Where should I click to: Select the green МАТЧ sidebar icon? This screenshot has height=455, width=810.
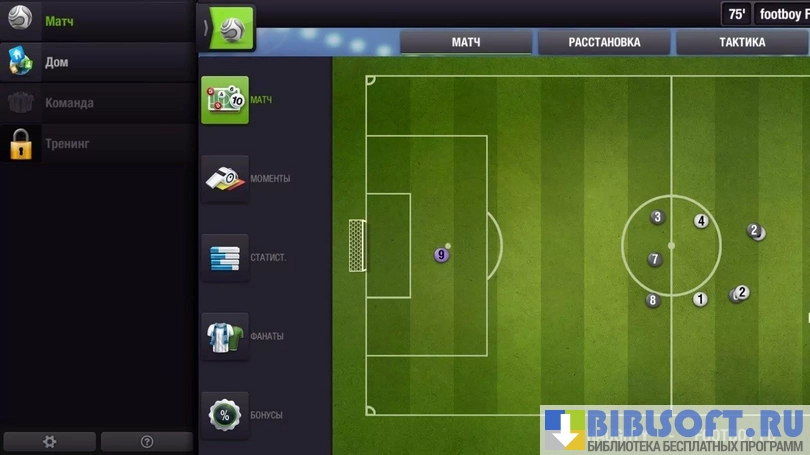coord(225,100)
